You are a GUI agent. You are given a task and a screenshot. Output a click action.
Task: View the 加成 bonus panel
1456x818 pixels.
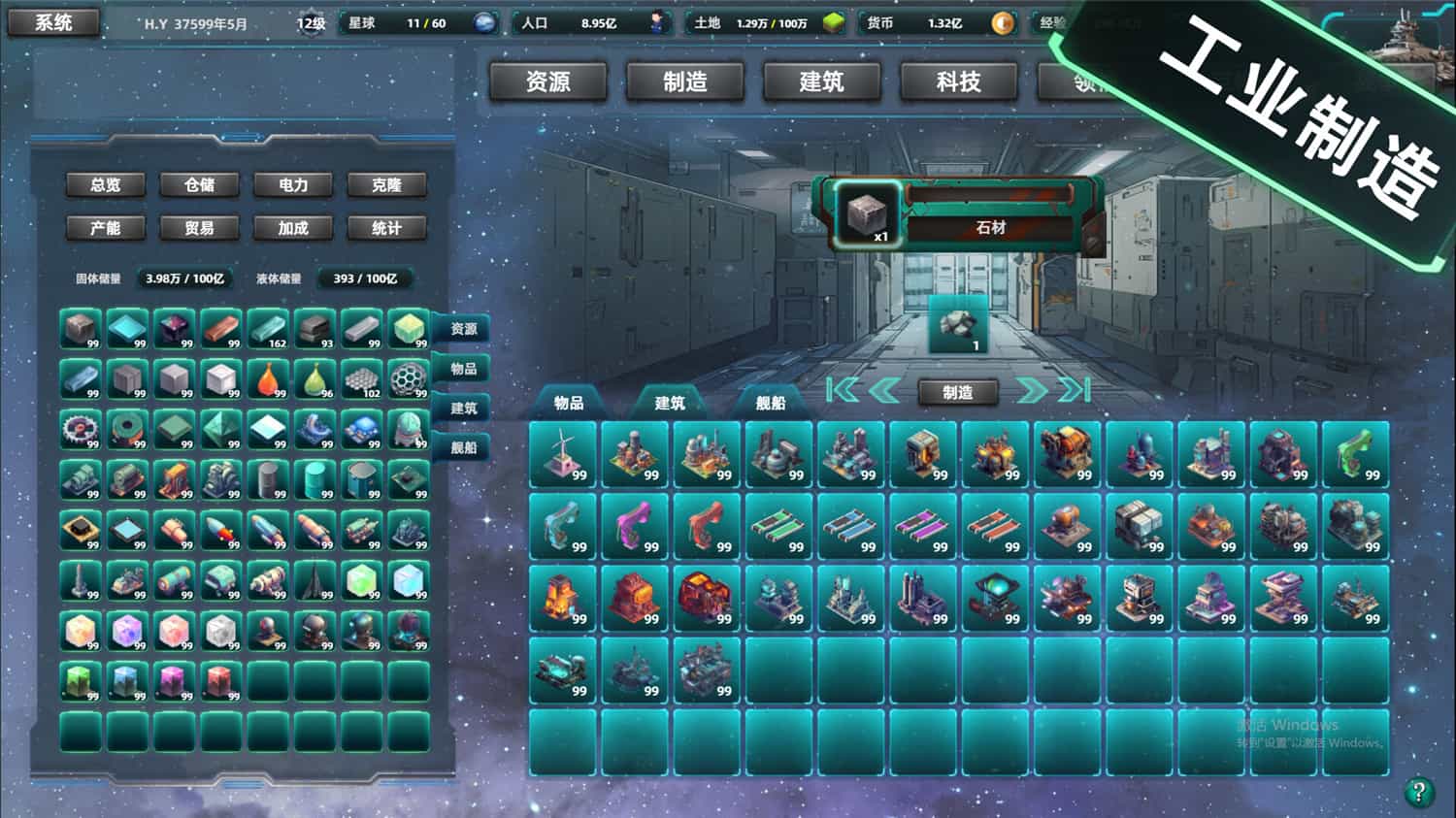293,228
